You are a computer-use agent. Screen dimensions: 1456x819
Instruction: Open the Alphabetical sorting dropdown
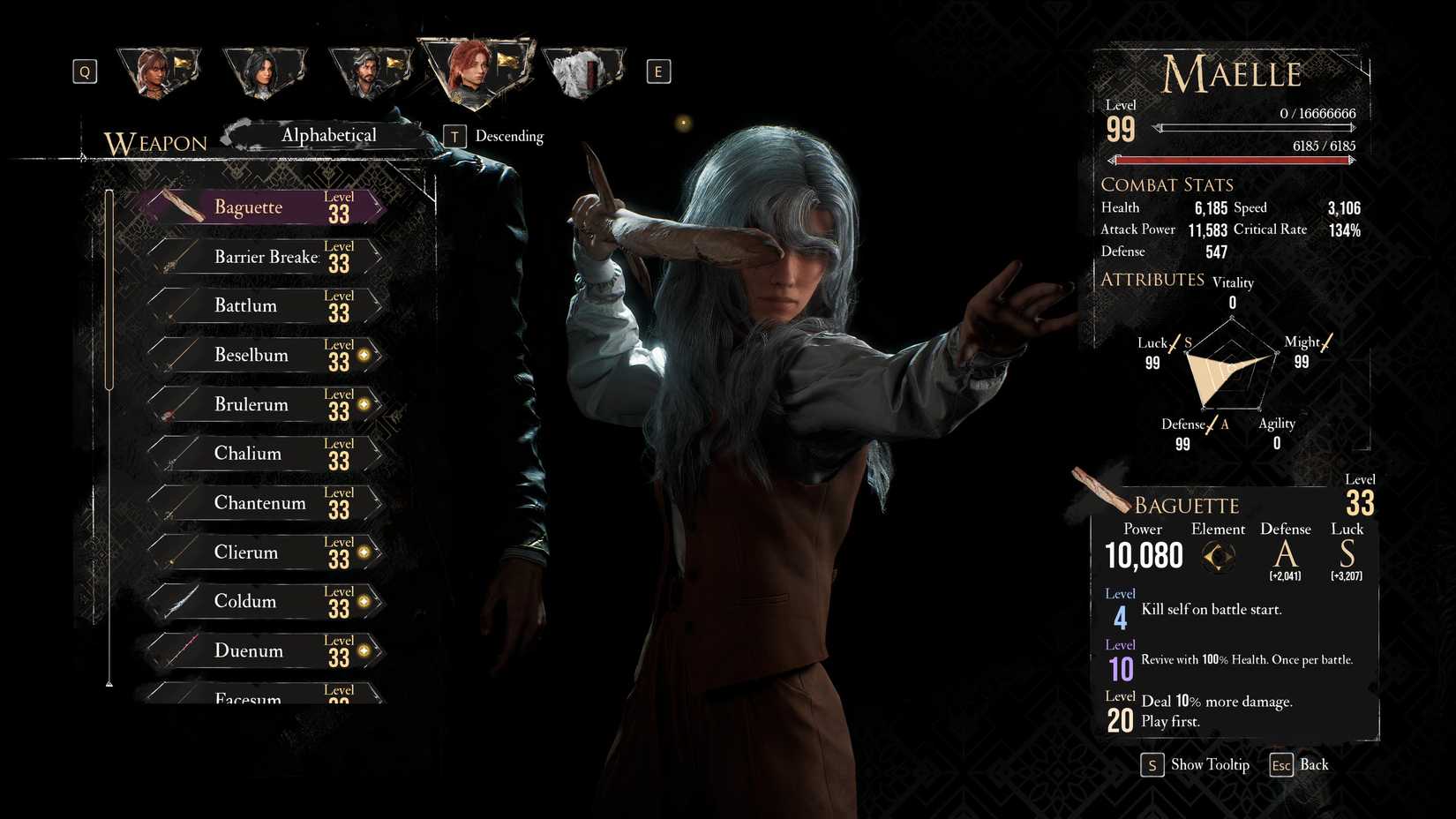point(328,134)
